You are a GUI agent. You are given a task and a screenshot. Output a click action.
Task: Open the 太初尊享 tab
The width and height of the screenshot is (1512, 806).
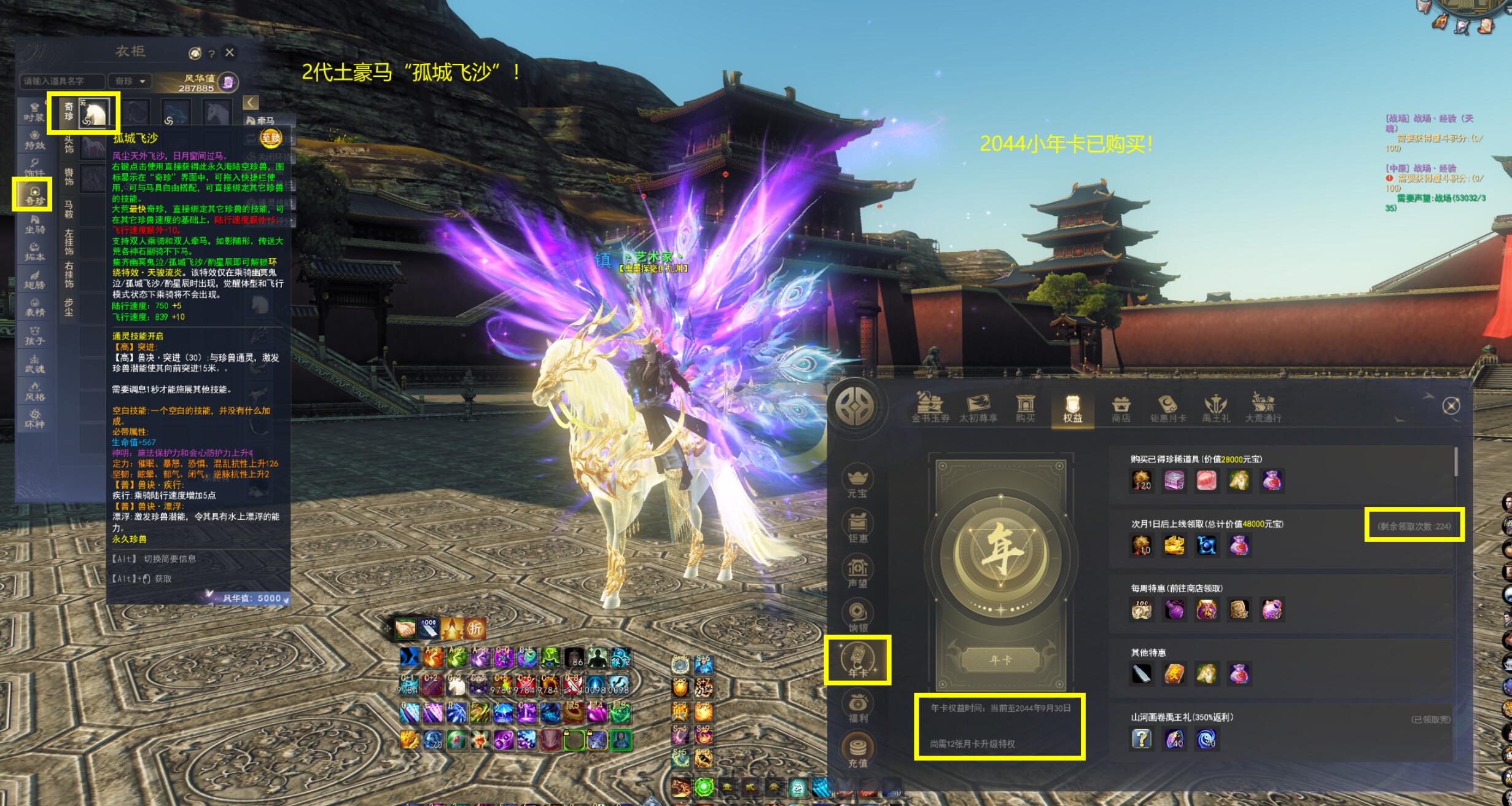point(978,407)
